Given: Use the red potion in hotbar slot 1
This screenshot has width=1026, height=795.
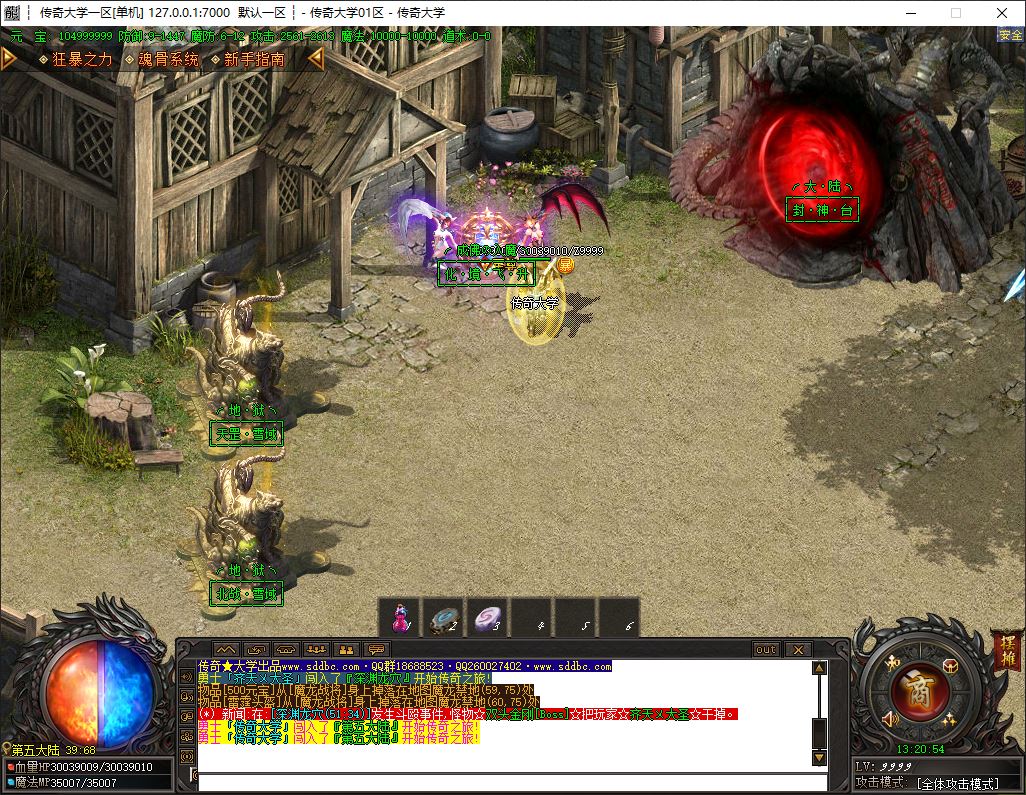Looking at the screenshot, I should (400, 617).
